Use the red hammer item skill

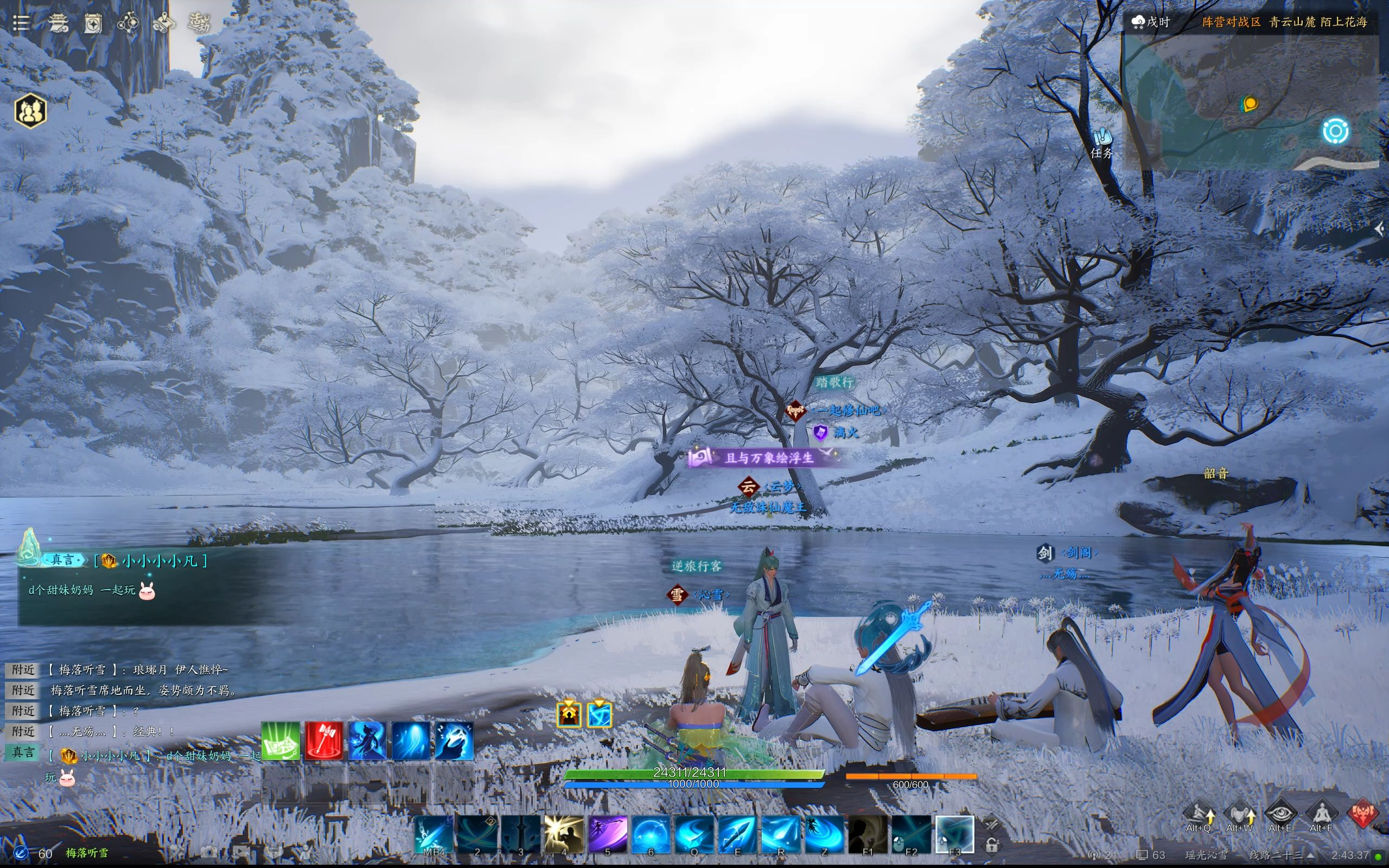point(324,741)
